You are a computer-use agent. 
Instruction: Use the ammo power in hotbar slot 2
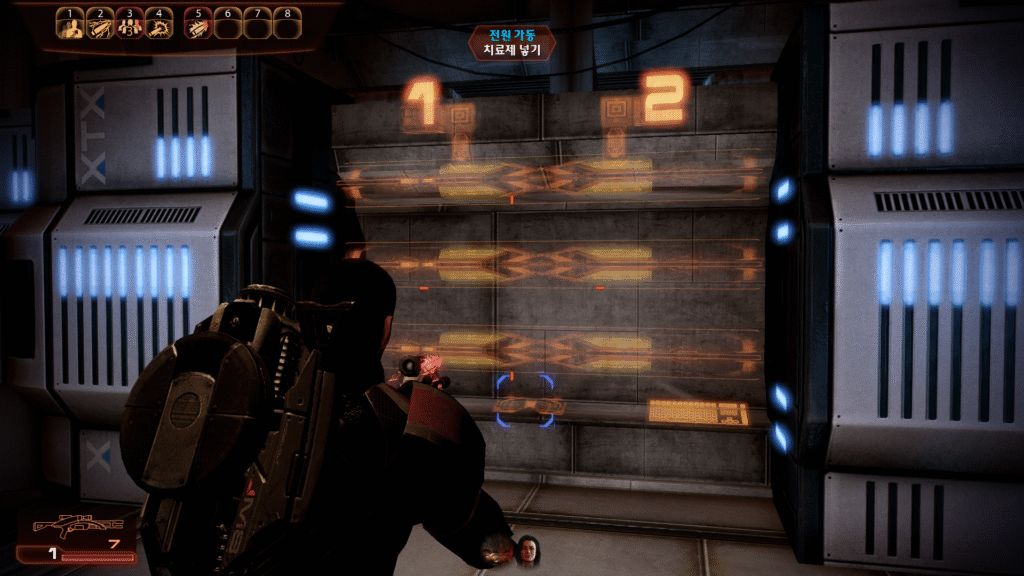pyautogui.click(x=99, y=27)
